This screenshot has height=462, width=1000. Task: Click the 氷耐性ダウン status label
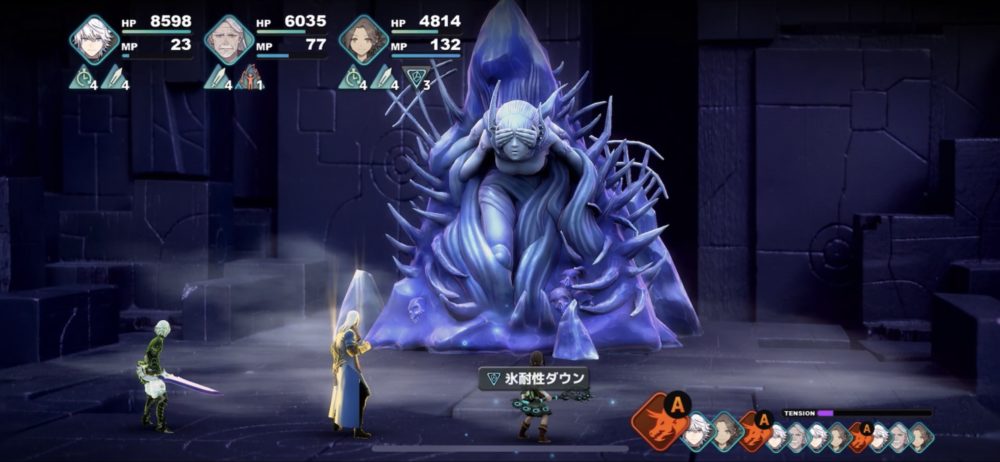[533, 378]
